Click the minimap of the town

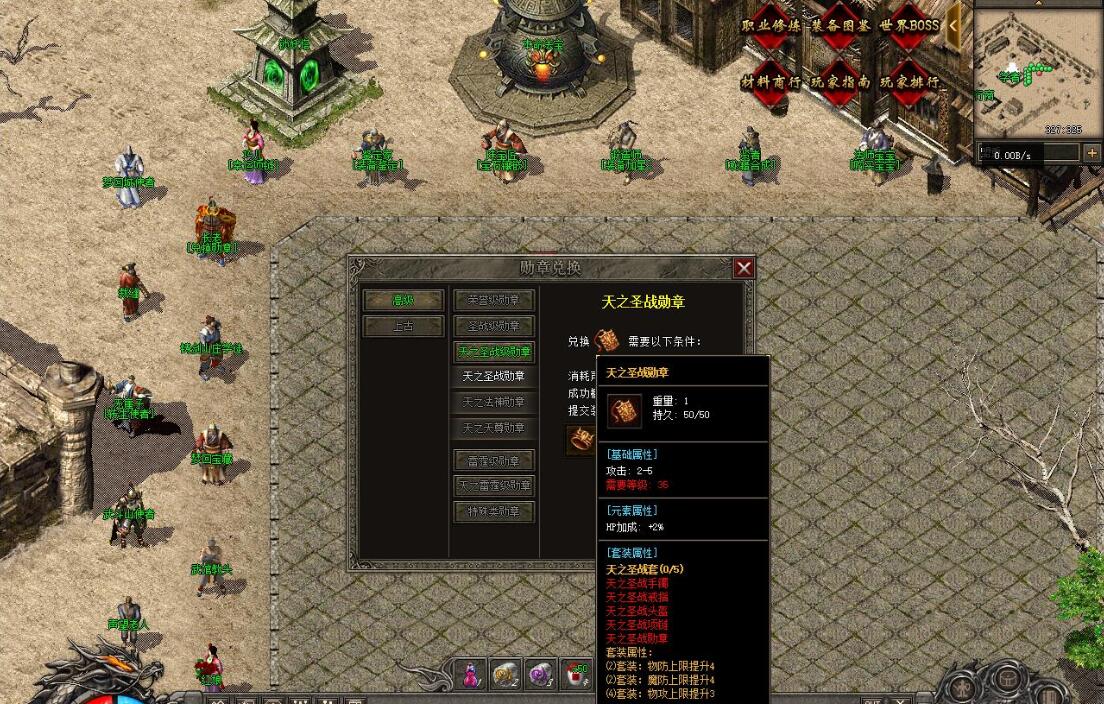point(1036,70)
